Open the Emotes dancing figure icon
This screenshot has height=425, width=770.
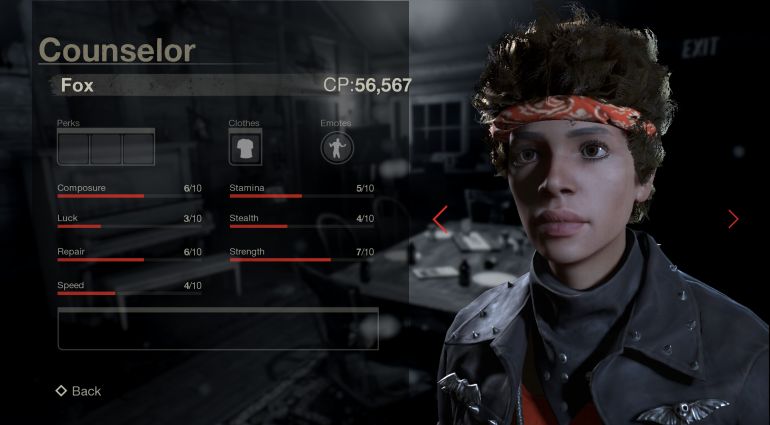coord(336,148)
